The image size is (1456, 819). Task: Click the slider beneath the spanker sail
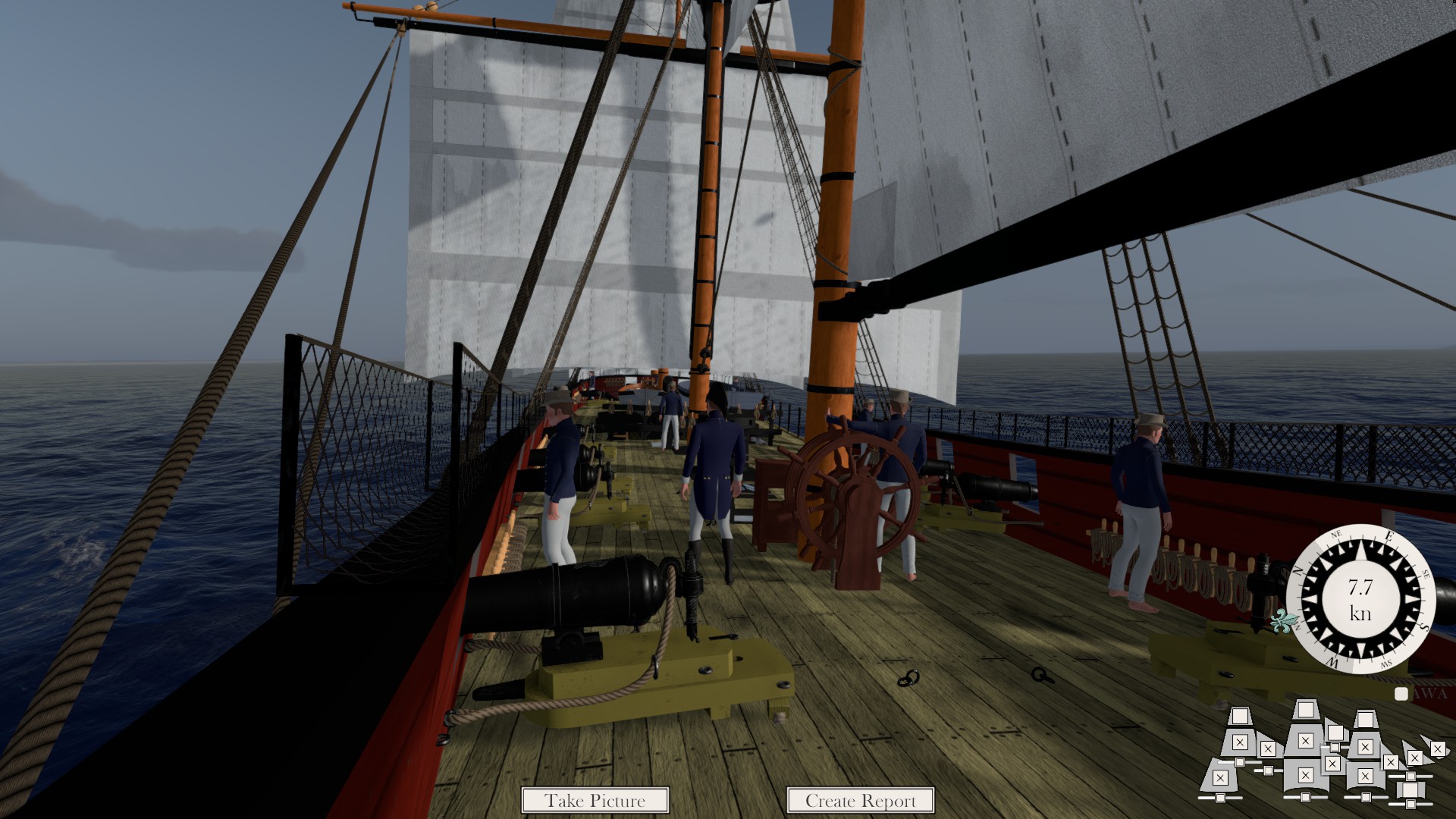[1220, 797]
